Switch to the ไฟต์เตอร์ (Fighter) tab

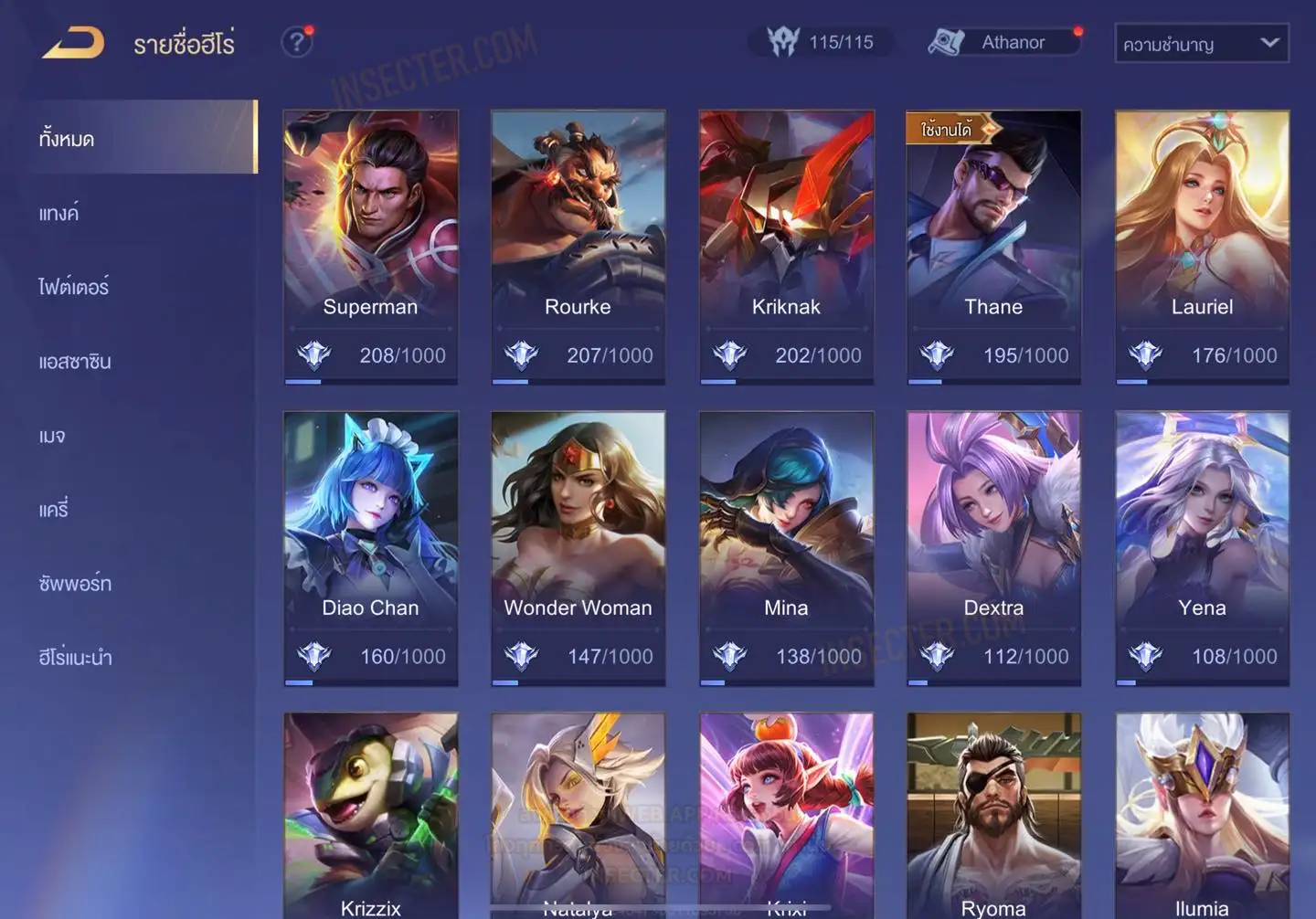pyautogui.click(x=74, y=287)
